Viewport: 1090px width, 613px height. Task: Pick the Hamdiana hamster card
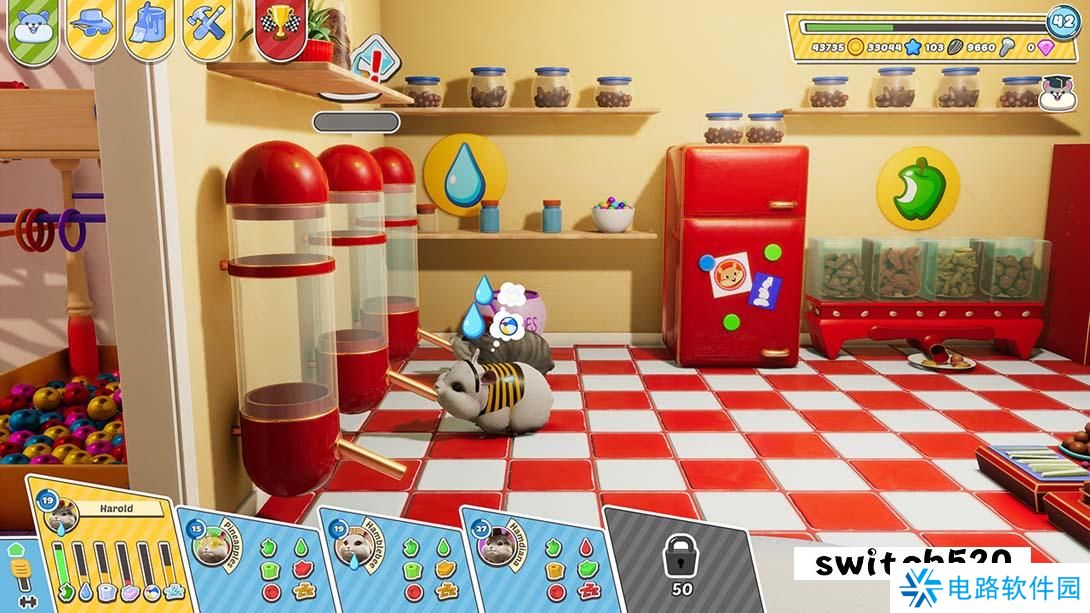(532, 558)
